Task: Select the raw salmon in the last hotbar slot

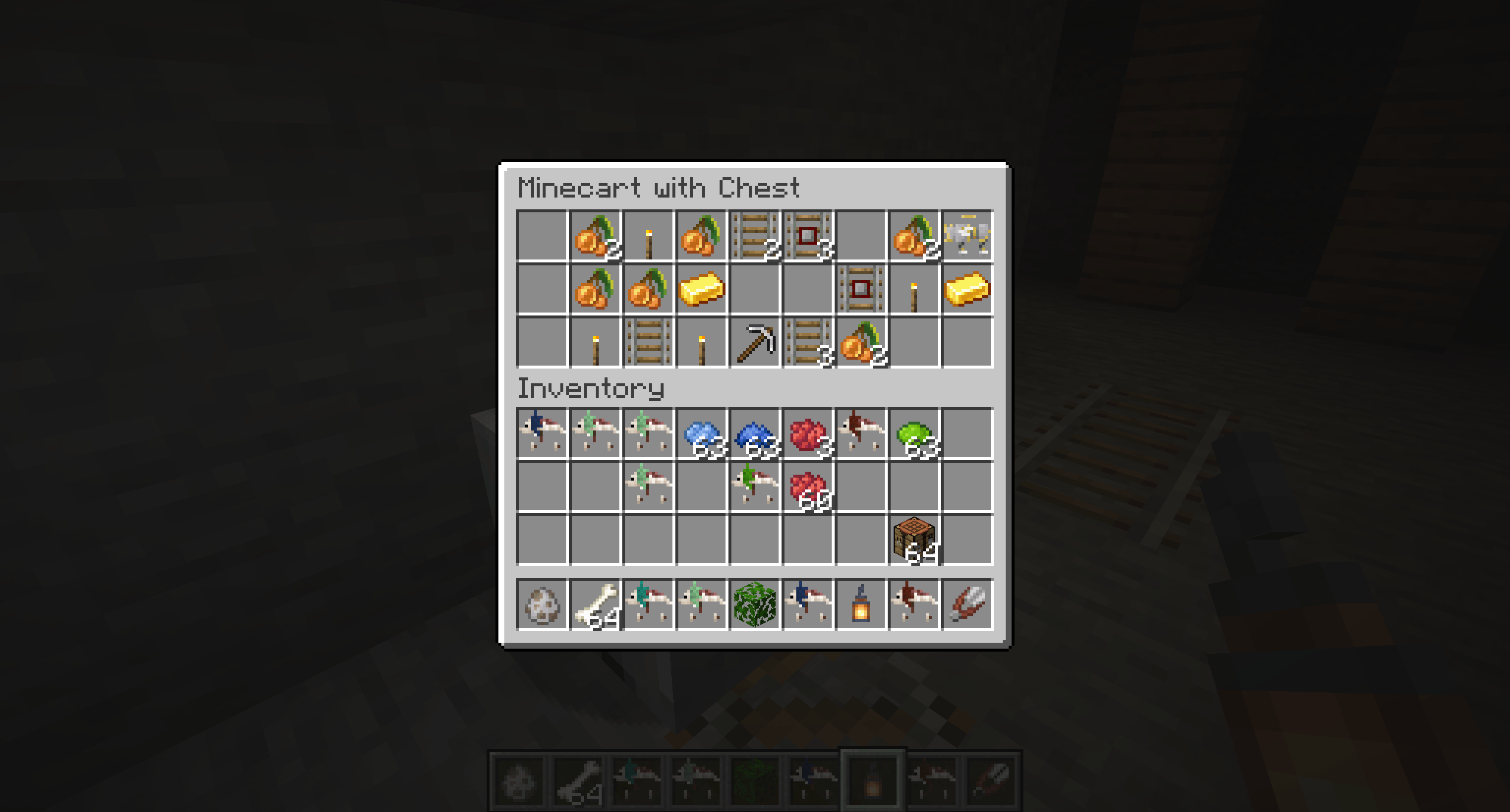Action: tap(968, 603)
